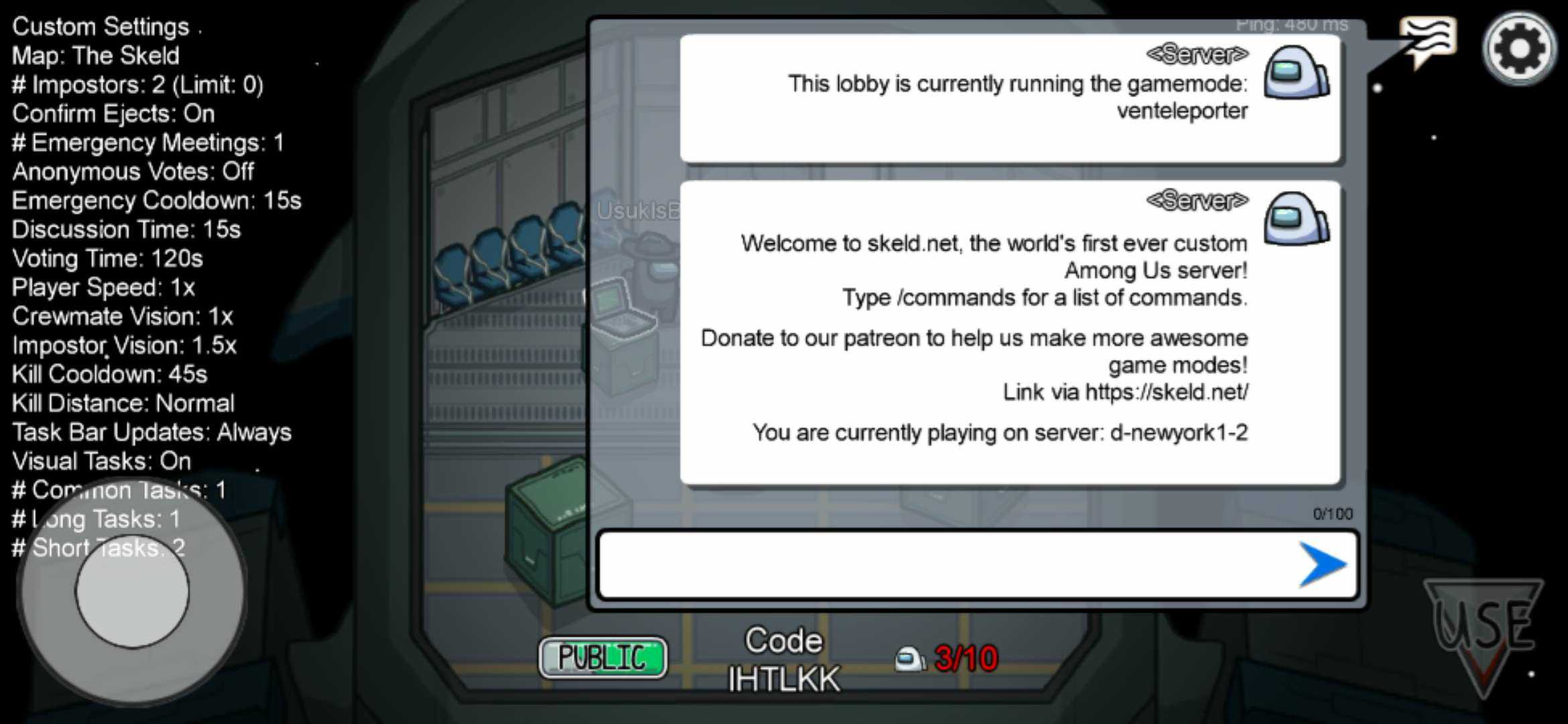The width and height of the screenshot is (1568, 724).
Task: Toggle the PUBLIC lobby visibility button
Action: pos(602,658)
